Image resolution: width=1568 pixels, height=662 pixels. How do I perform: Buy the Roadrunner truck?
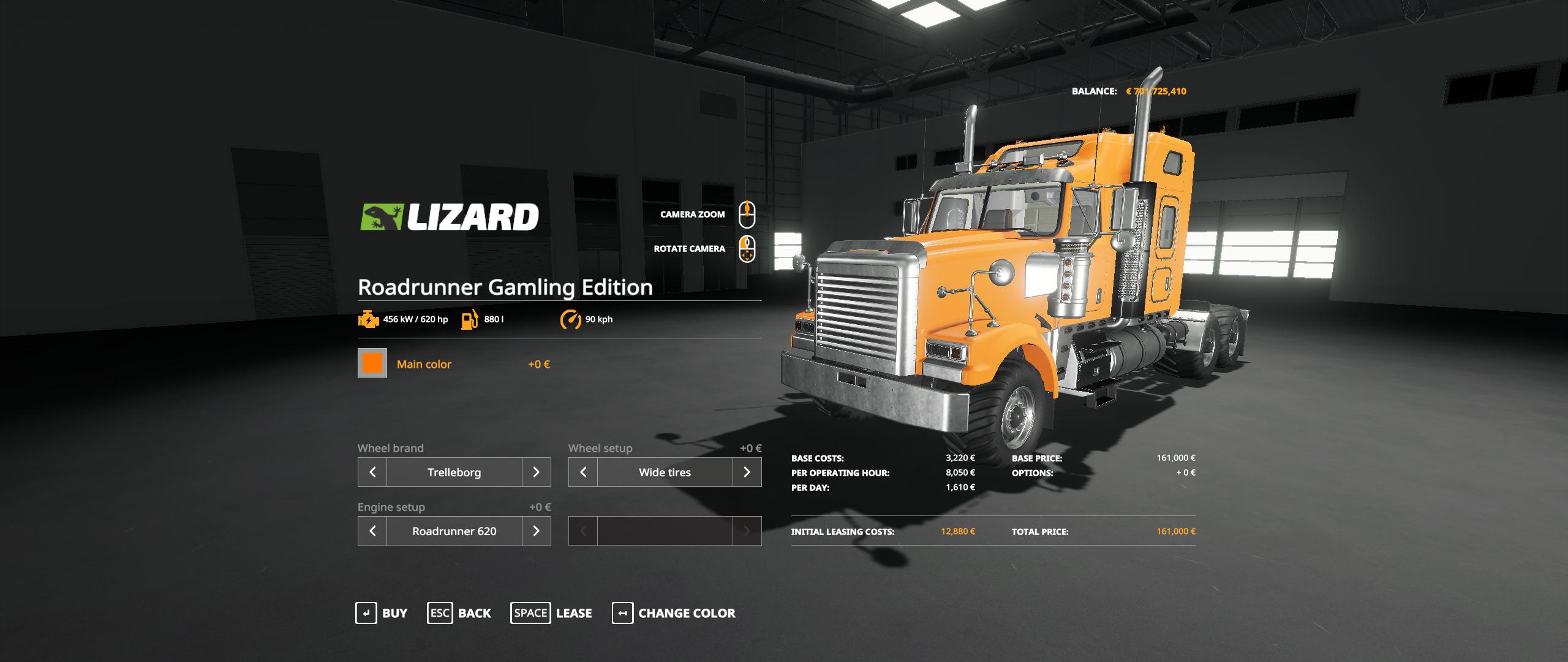tap(382, 613)
